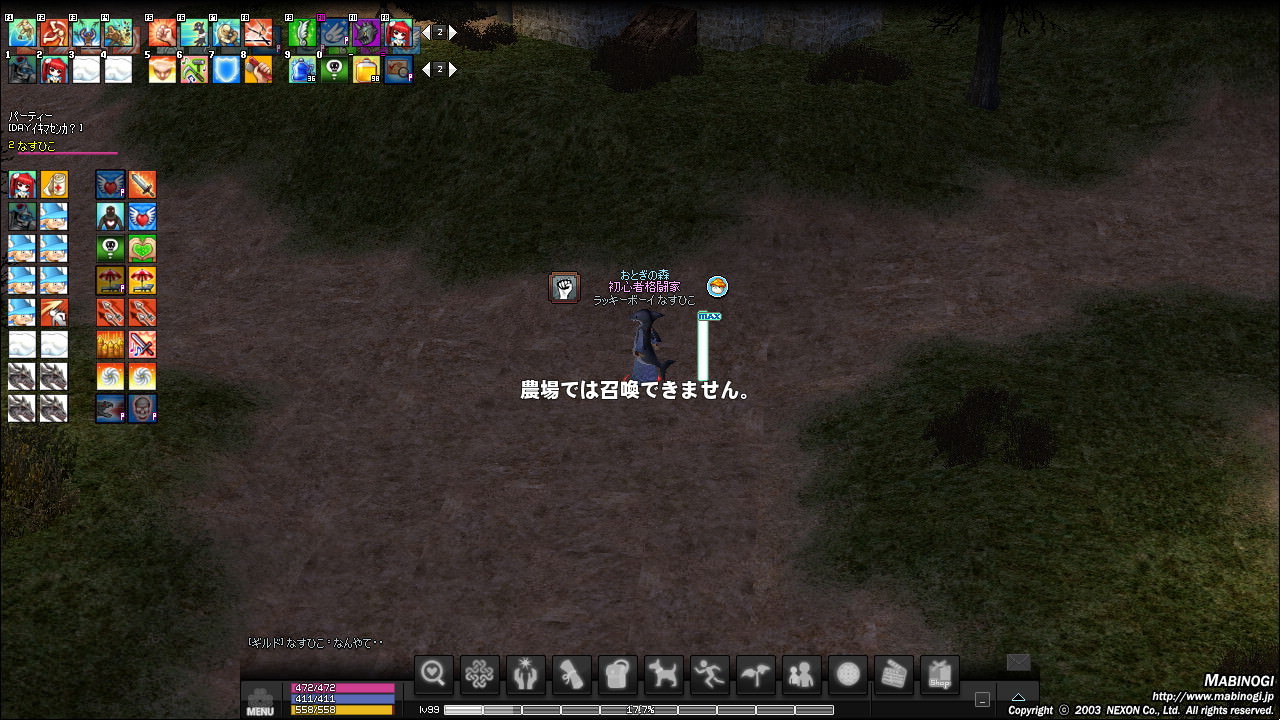
Task: Open the mail envelope icon
Action: click(1018, 662)
